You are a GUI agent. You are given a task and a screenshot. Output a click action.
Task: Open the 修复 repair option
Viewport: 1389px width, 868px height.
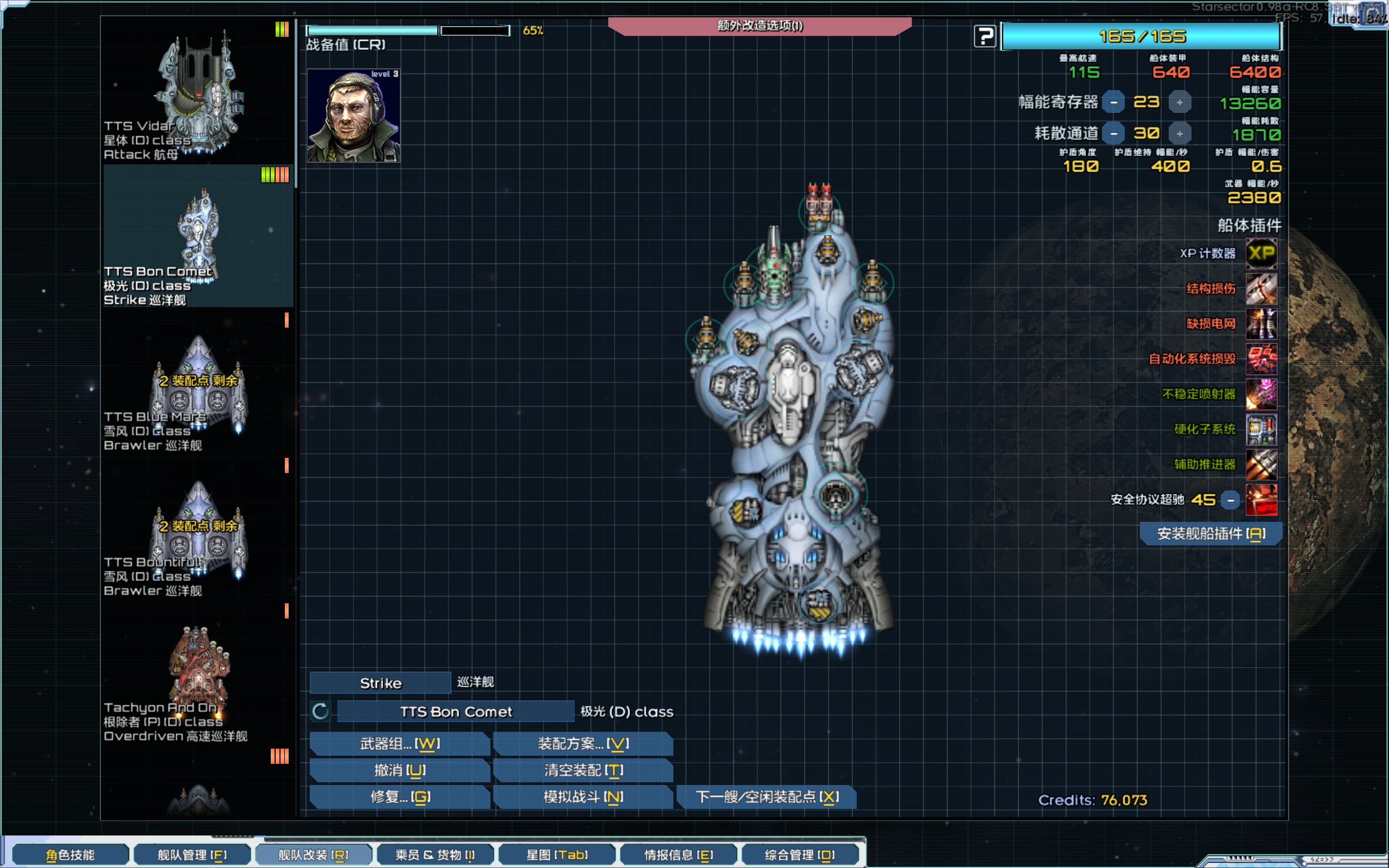[399, 797]
